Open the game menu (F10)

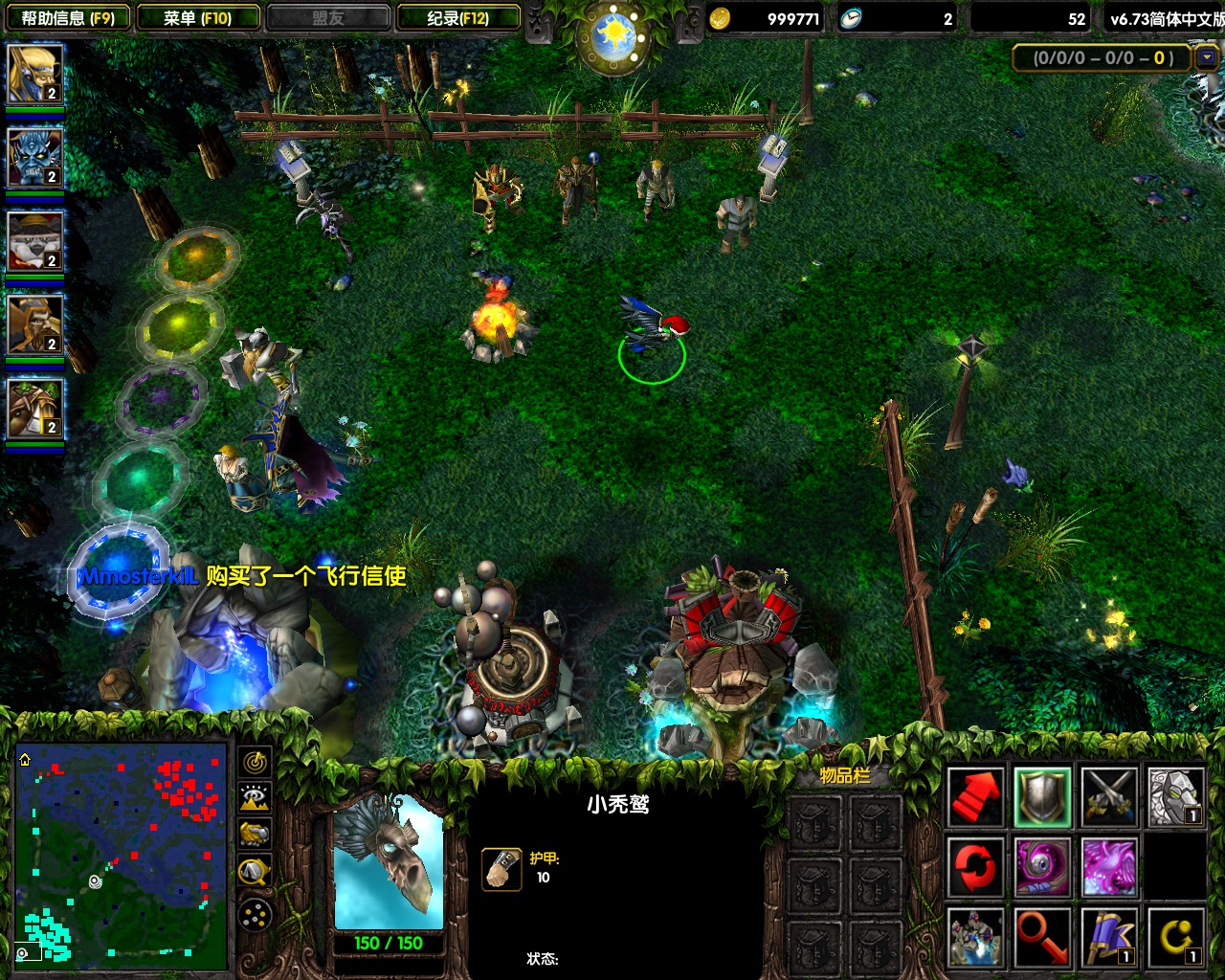click(198, 18)
